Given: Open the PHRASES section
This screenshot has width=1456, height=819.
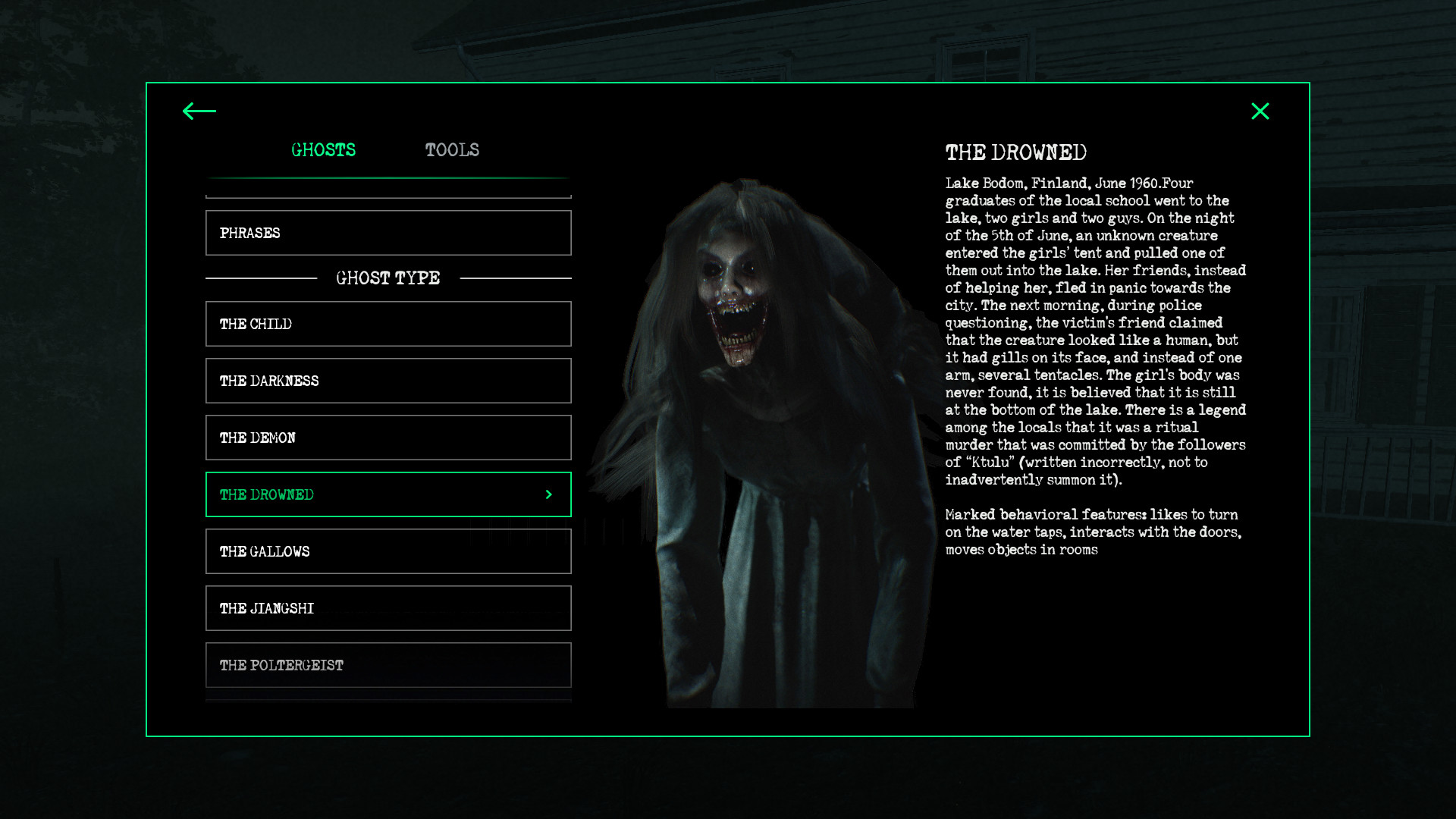Looking at the screenshot, I should [x=388, y=233].
